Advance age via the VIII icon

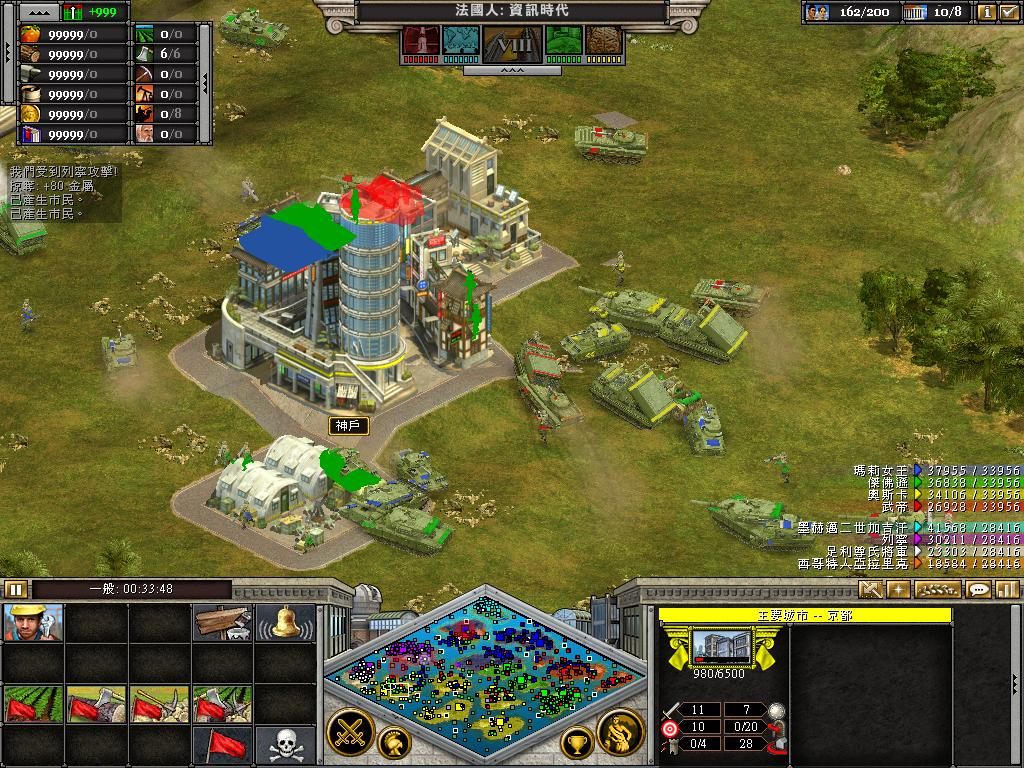(512, 44)
